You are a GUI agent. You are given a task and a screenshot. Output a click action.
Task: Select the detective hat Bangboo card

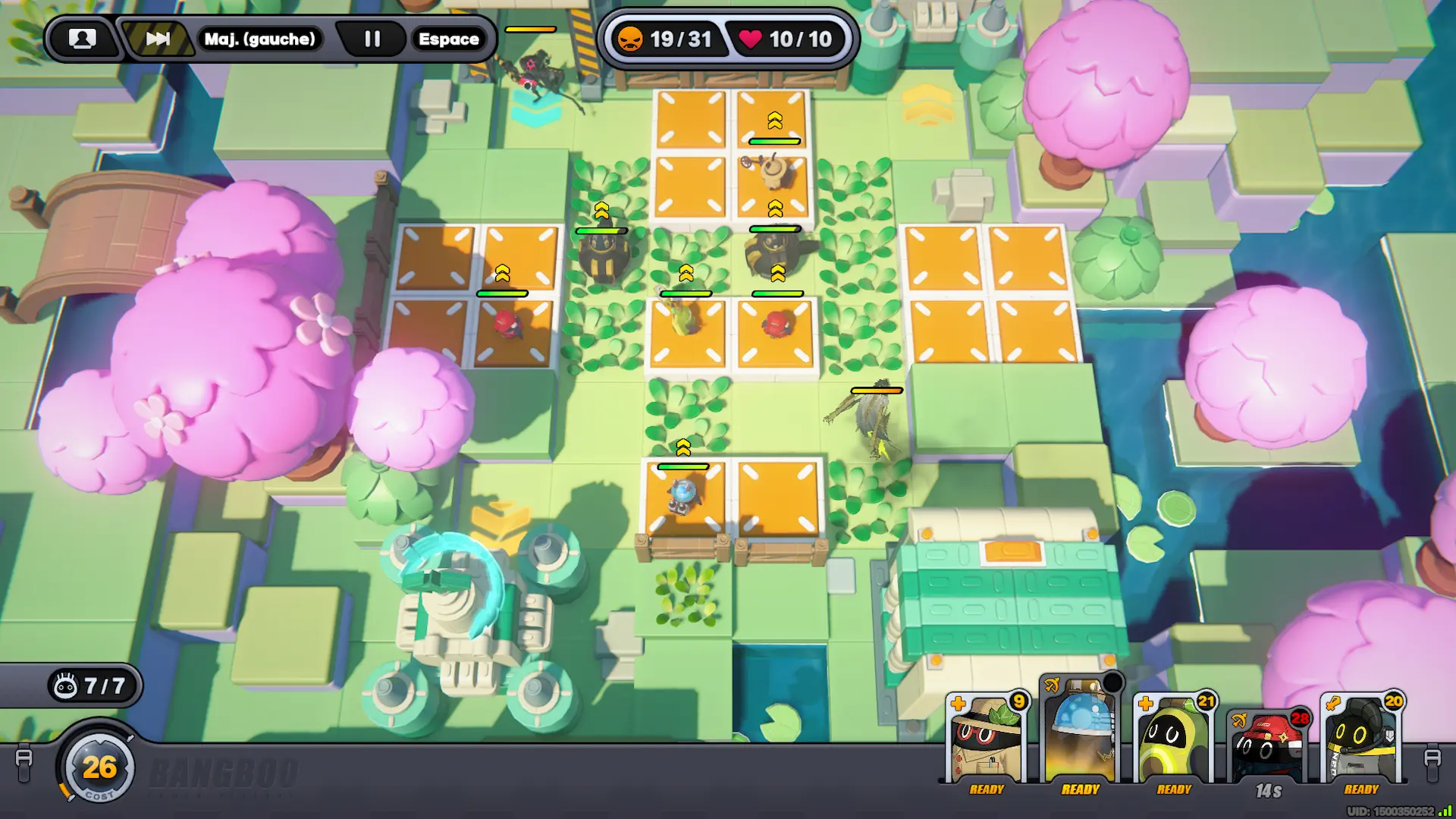click(987, 739)
